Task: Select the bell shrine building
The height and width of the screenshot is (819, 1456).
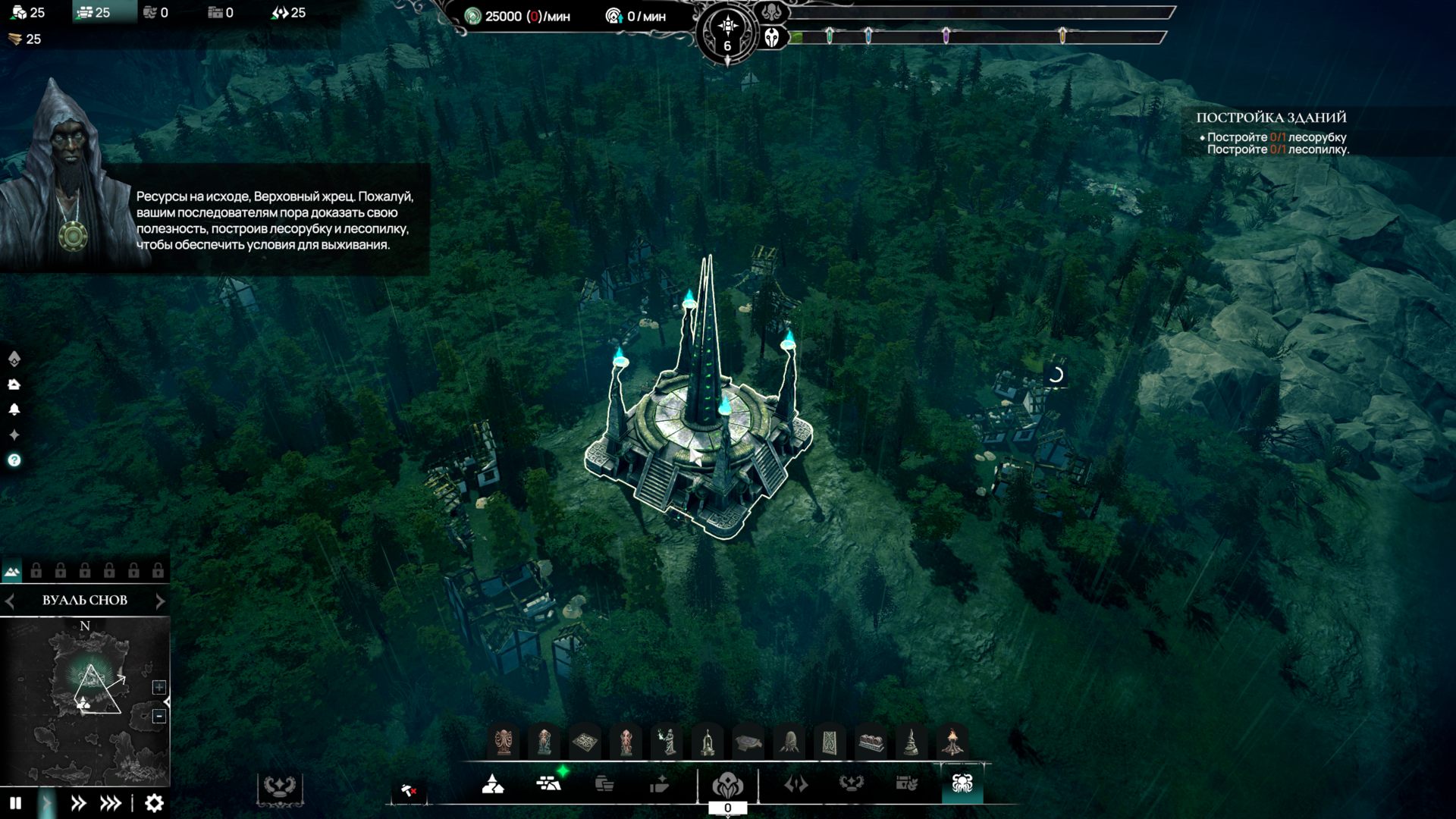Action: pos(708,742)
